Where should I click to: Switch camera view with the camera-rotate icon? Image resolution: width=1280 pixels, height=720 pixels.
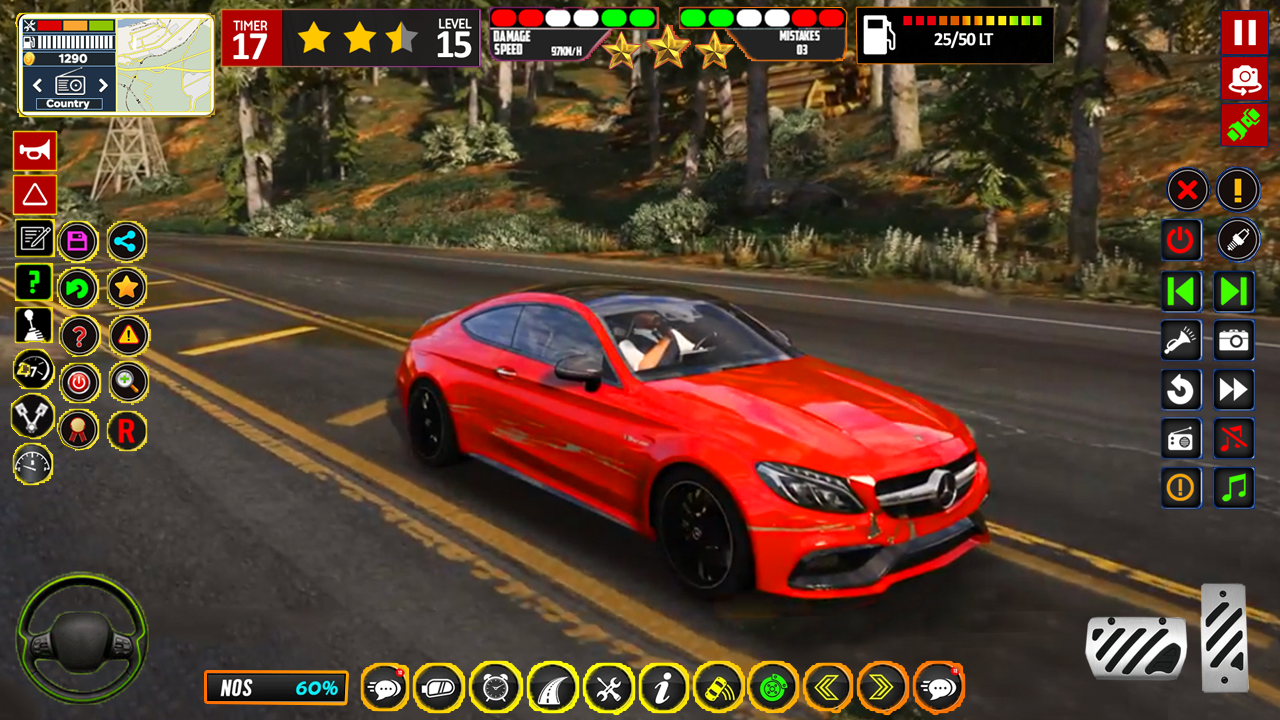(1244, 79)
